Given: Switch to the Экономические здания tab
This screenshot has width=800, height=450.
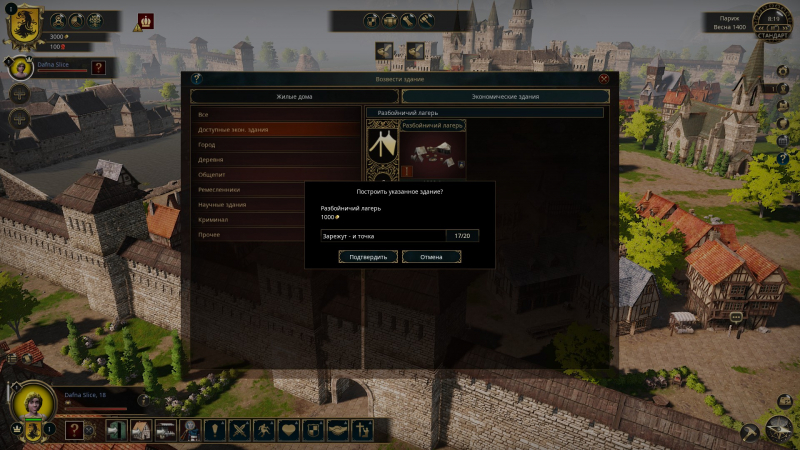Looking at the screenshot, I should coord(505,96).
